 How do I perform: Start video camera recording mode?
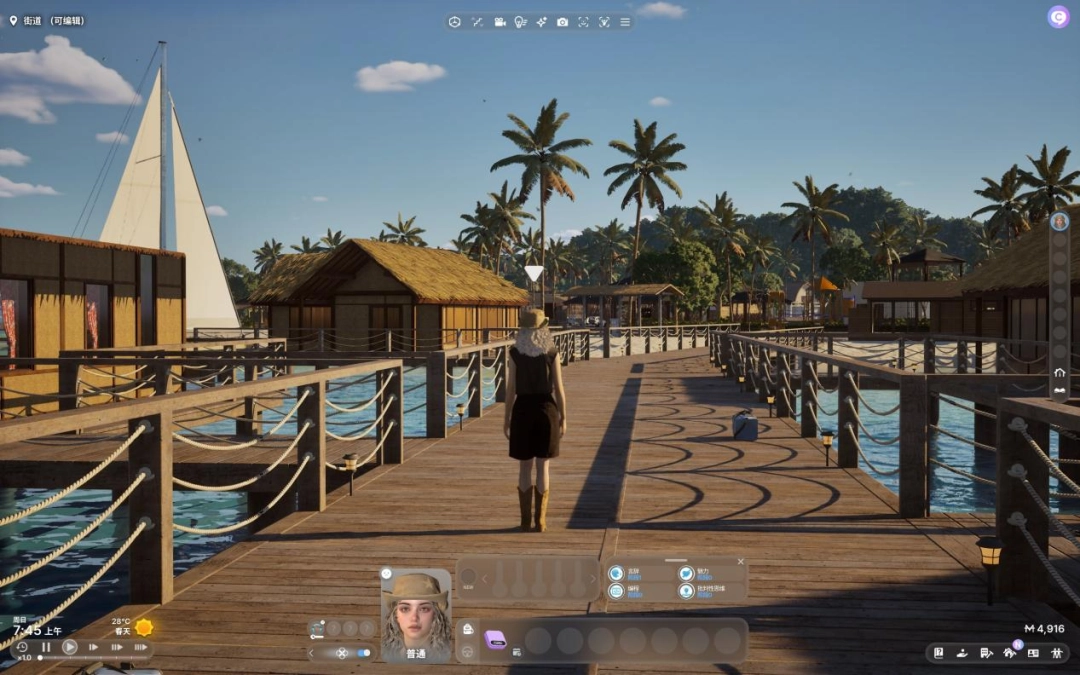[x=499, y=22]
